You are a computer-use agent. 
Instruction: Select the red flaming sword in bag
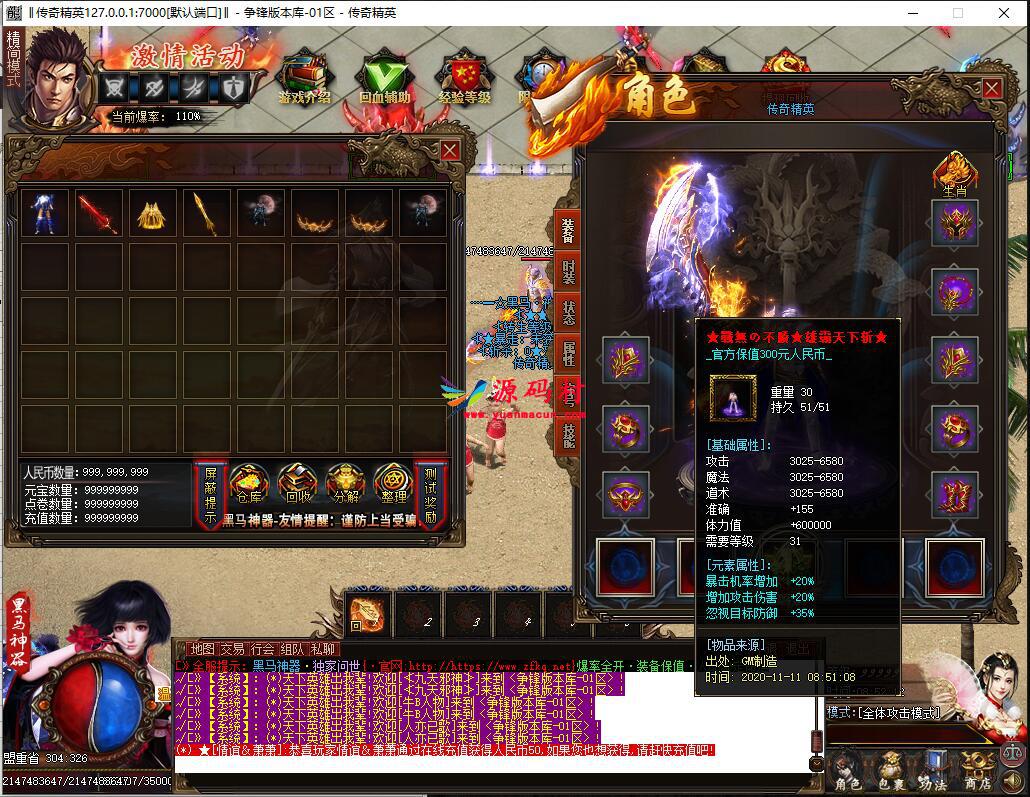[98, 213]
